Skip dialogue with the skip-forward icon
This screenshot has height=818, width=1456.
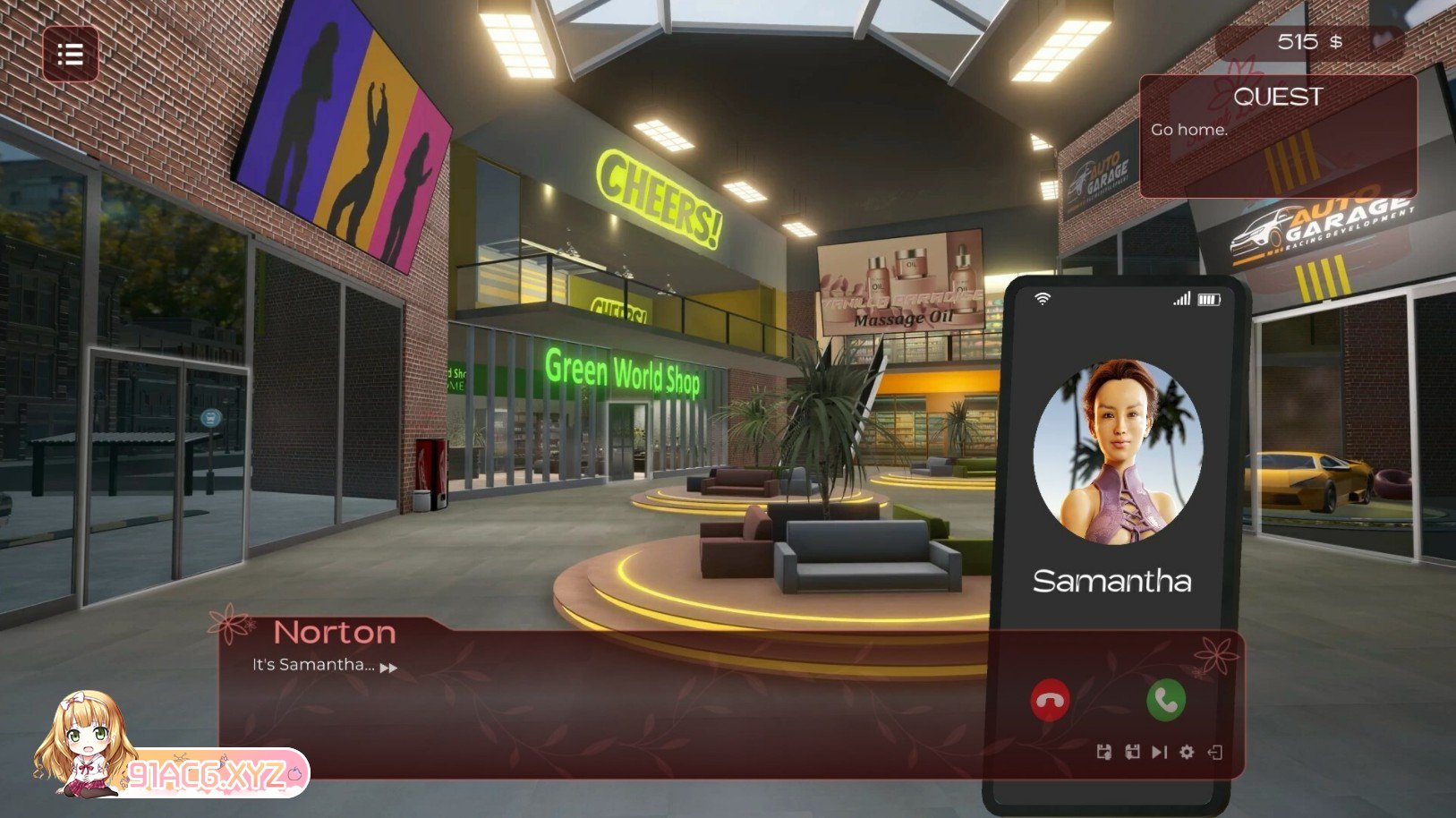1160,752
